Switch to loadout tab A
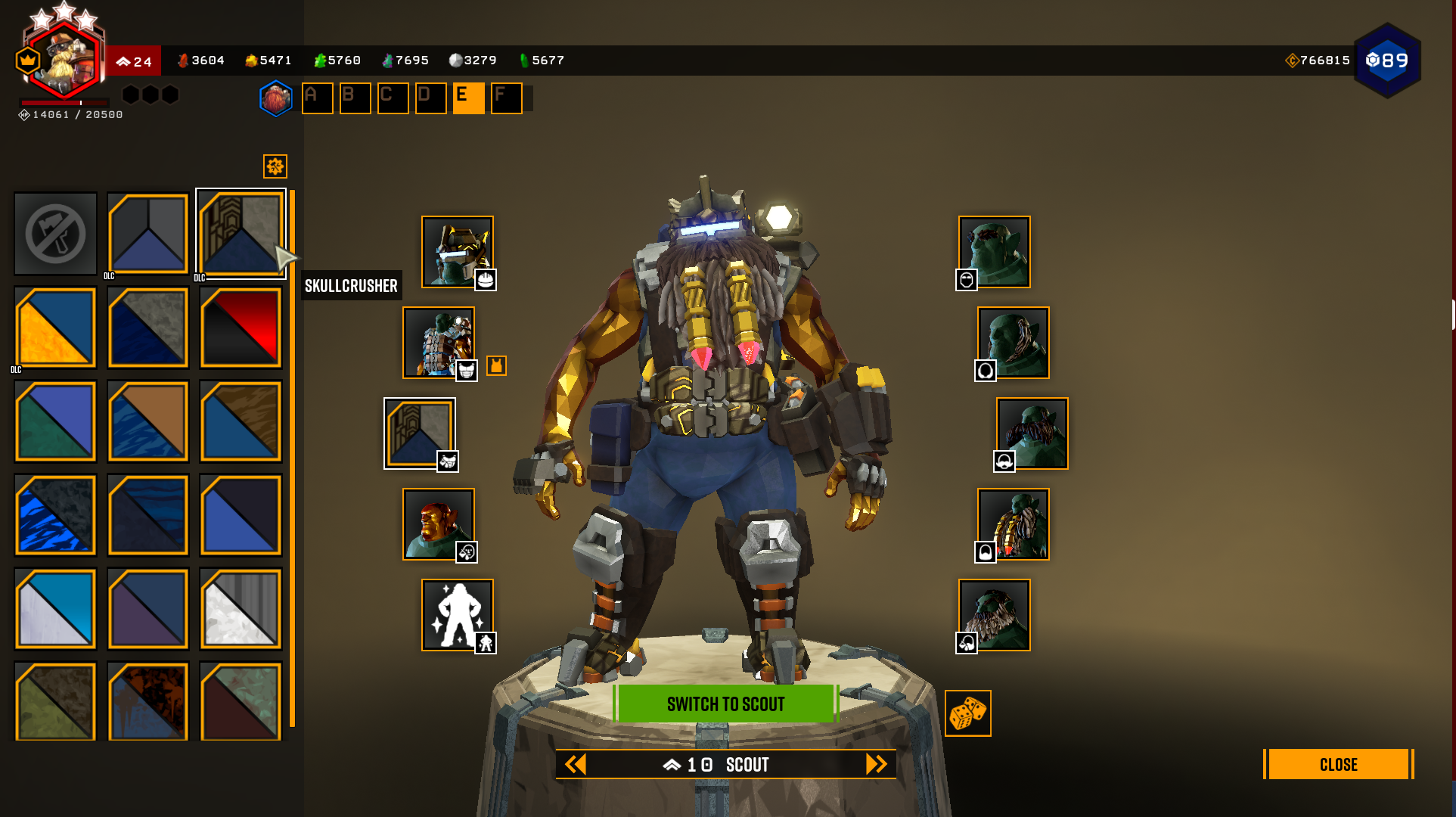 click(317, 98)
